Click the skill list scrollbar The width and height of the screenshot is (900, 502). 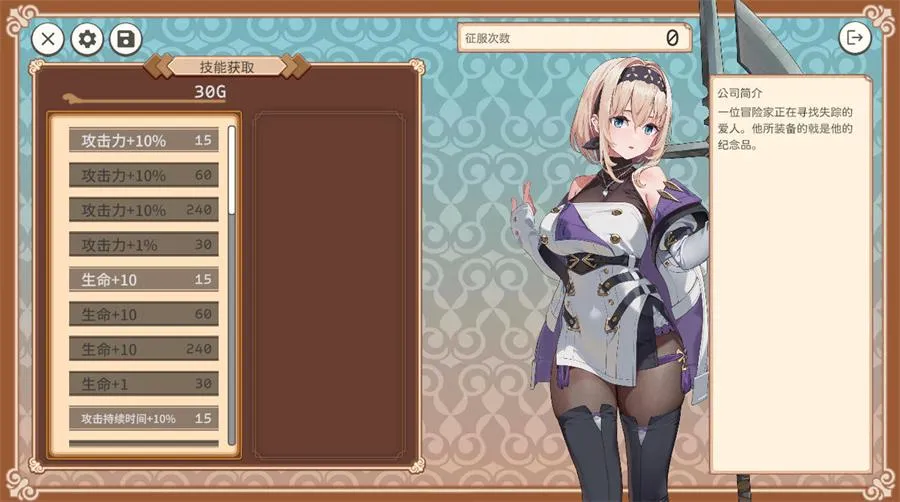232,170
